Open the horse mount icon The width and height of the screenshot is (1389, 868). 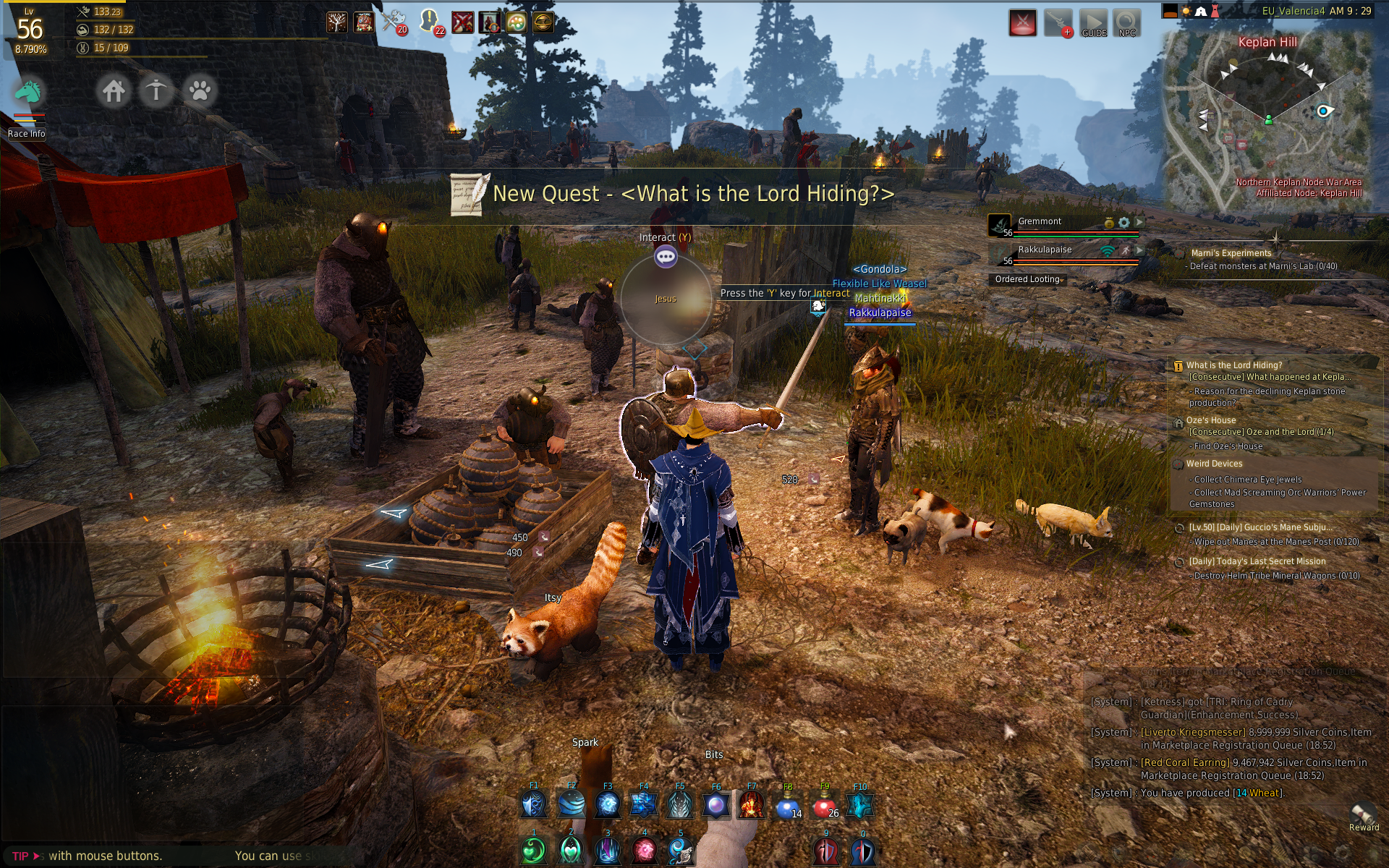click(29, 93)
